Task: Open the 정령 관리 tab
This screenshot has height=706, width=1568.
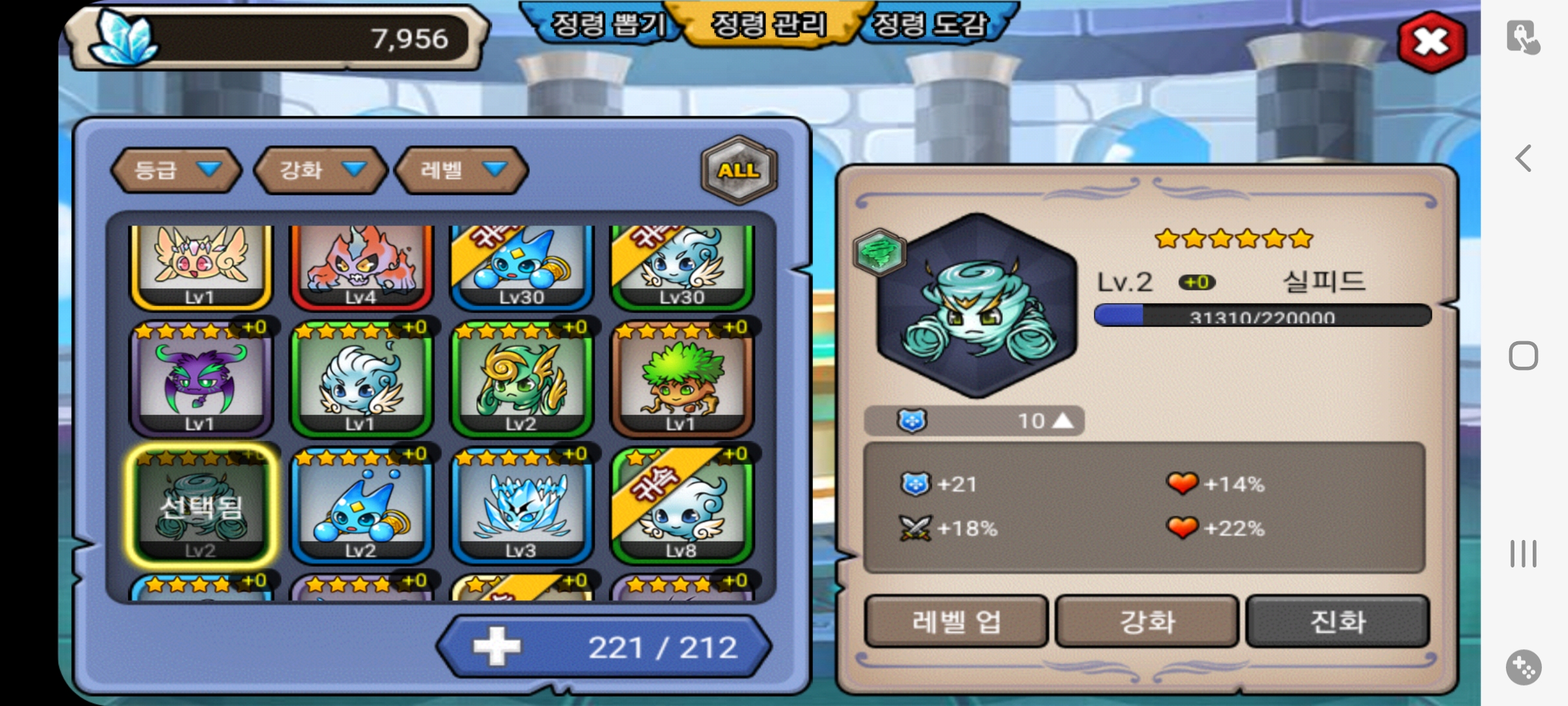Action: pyautogui.click(x=768, y=26)
